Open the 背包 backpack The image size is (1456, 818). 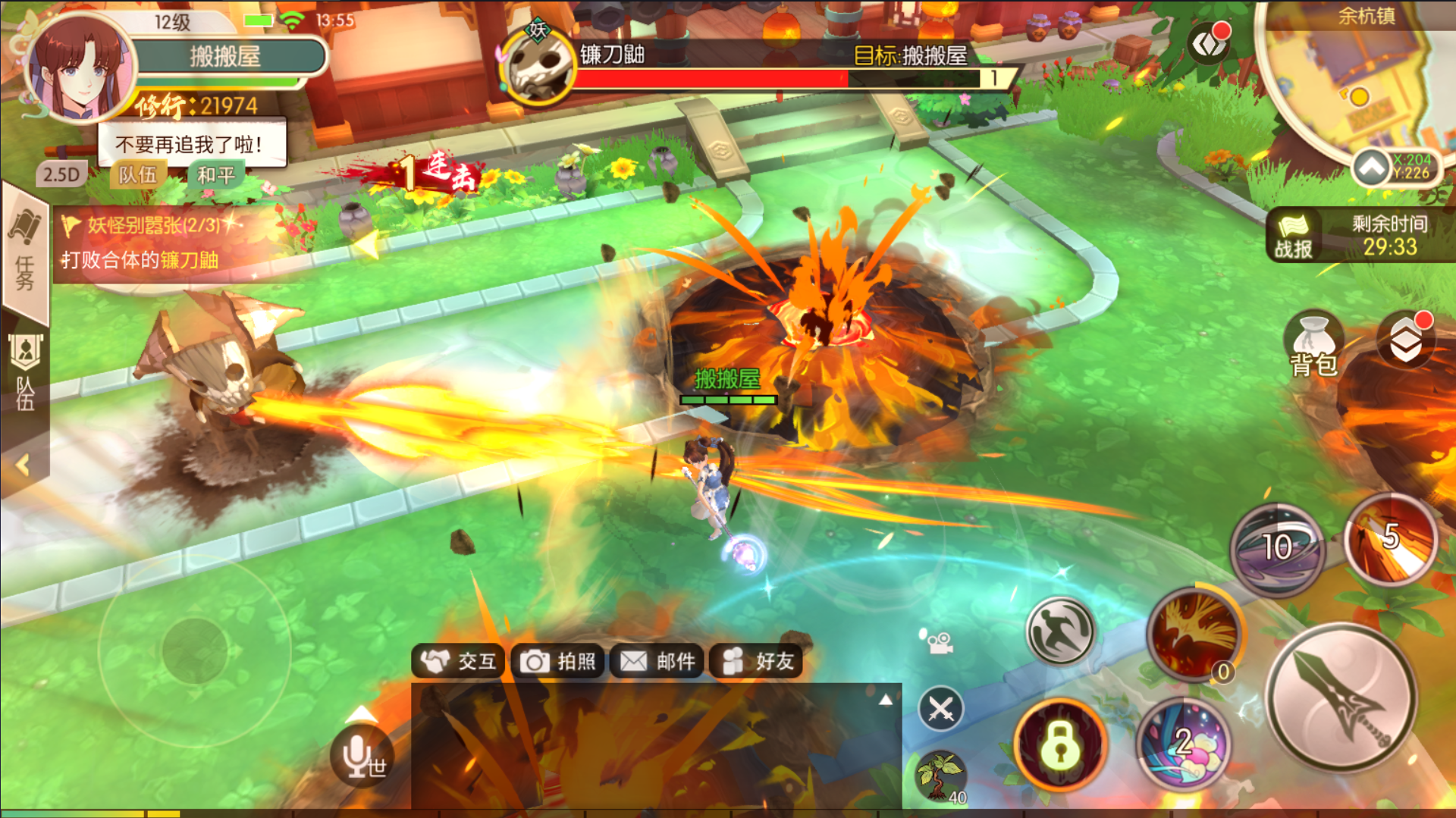tap(1313, 345)
